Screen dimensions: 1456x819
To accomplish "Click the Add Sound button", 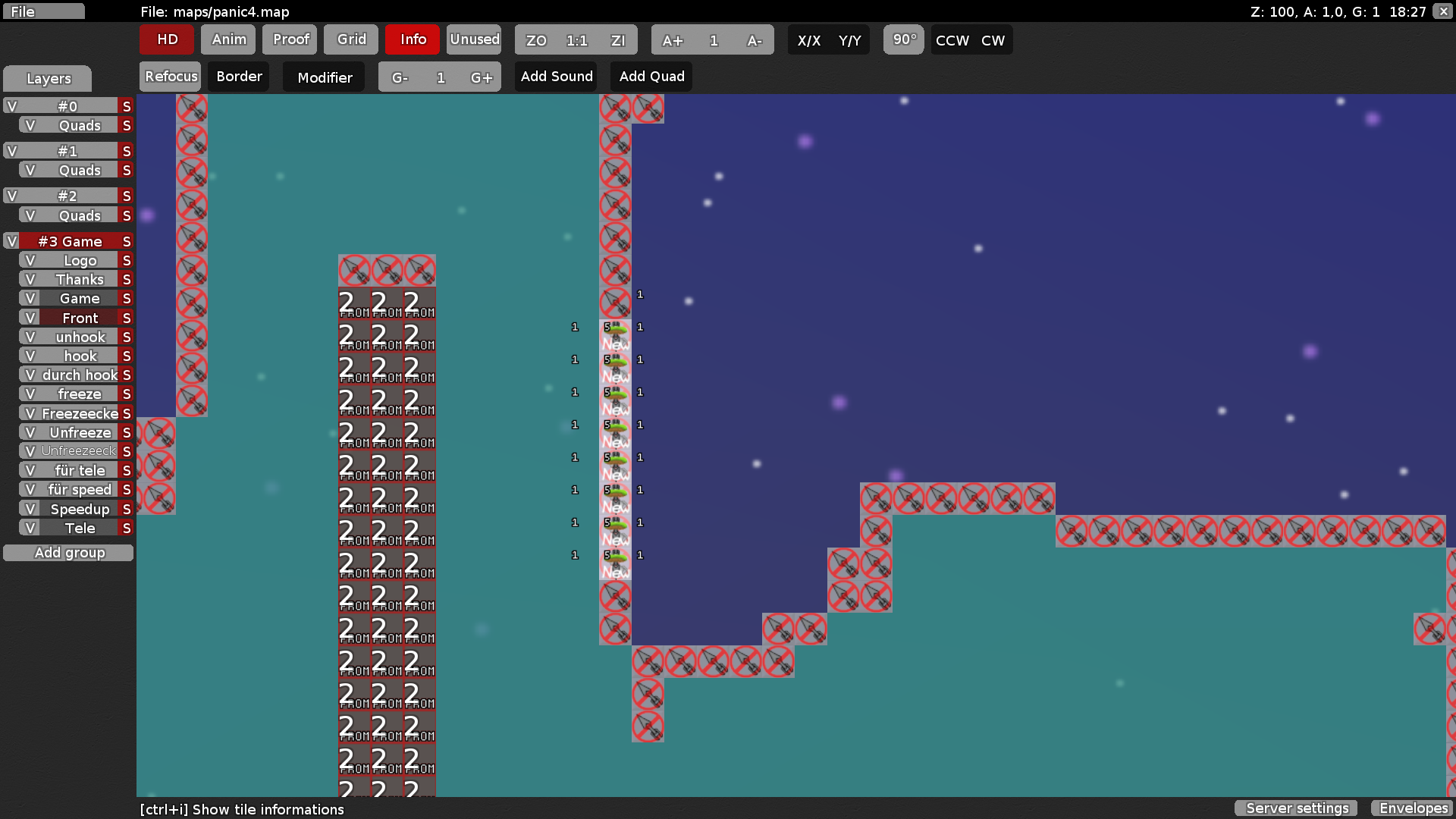I will [556, 76].
